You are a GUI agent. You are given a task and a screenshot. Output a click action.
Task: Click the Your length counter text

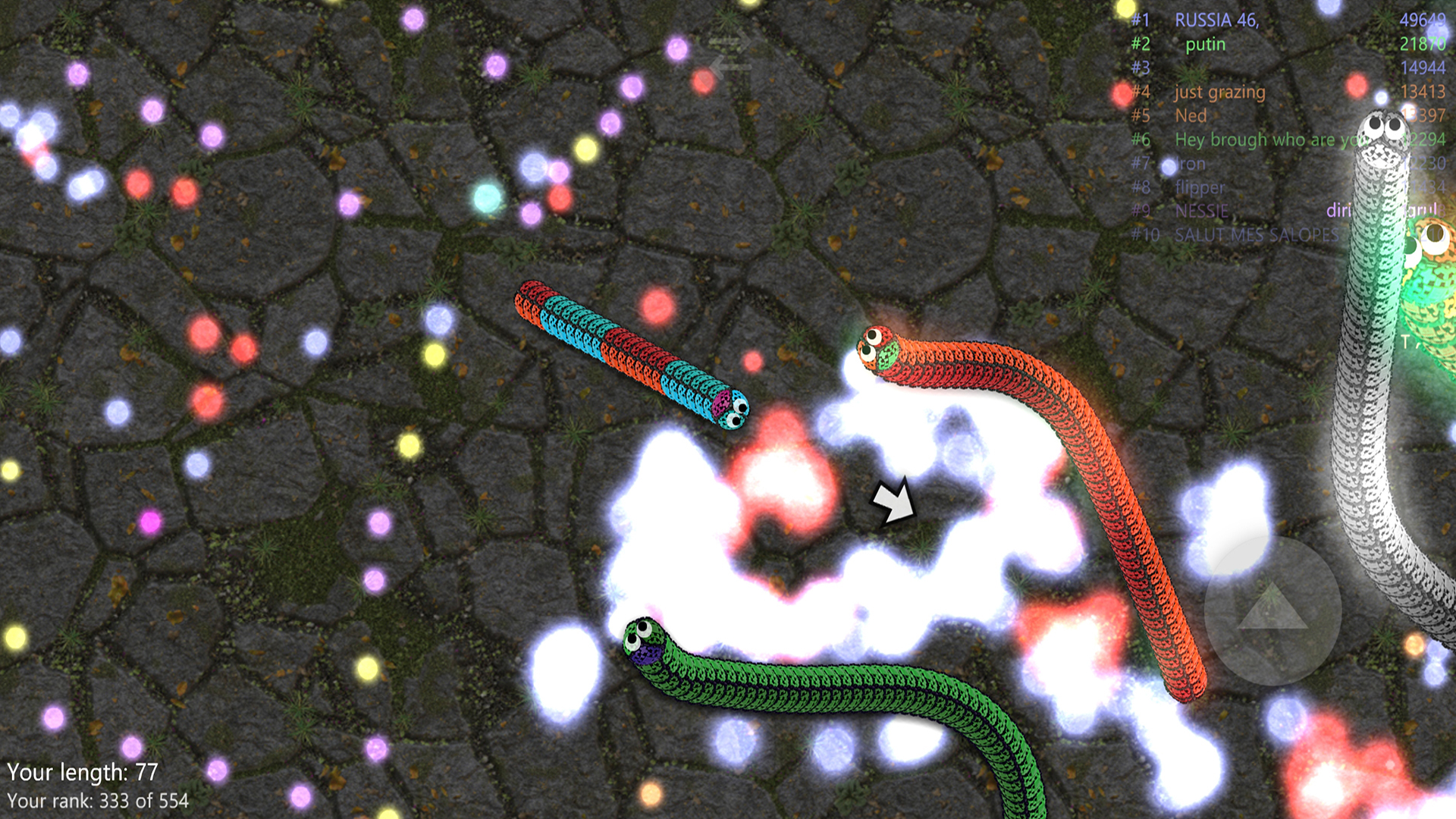coord(83,772)
